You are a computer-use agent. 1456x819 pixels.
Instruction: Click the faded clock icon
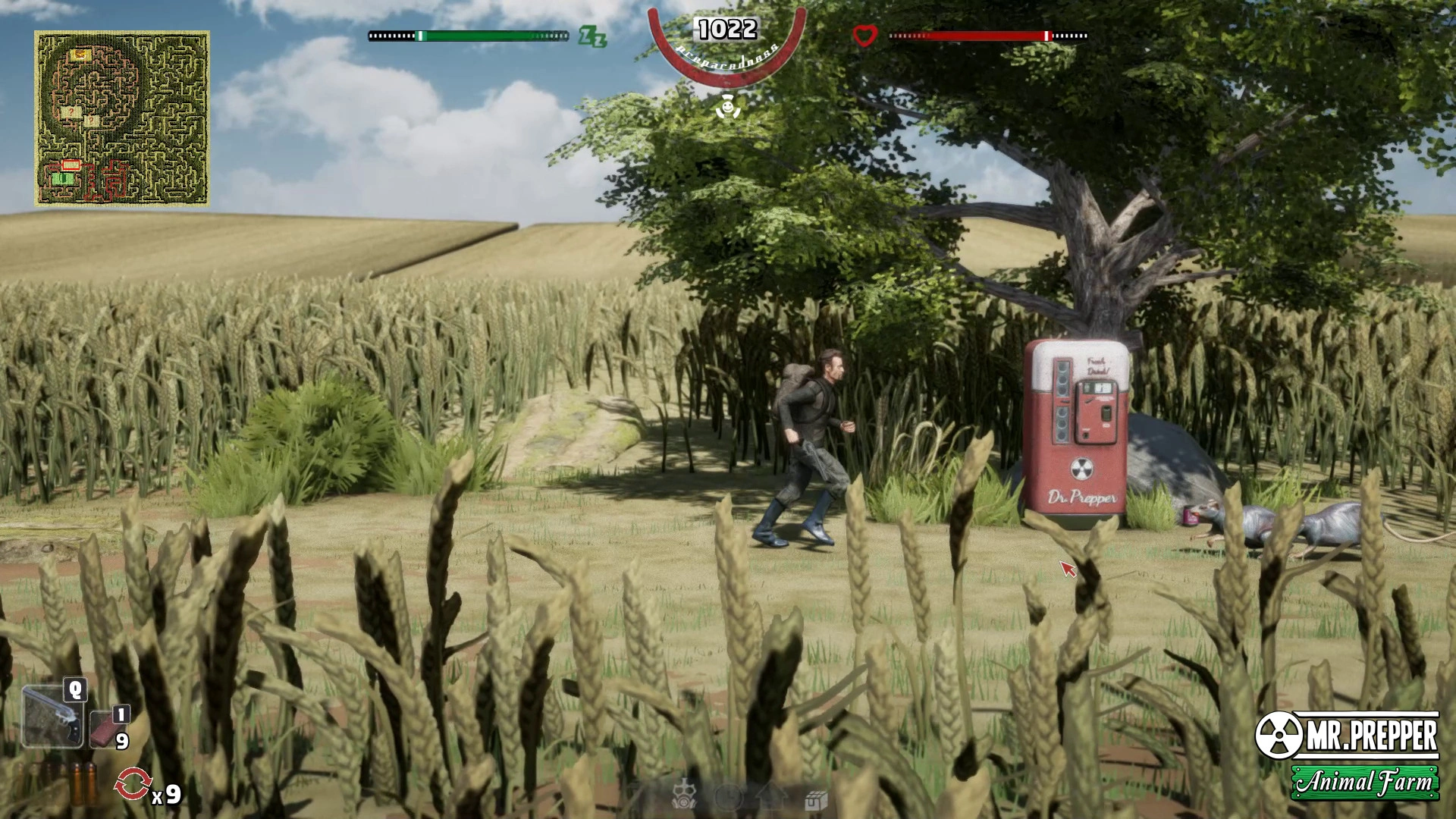(x=727, y=797)
